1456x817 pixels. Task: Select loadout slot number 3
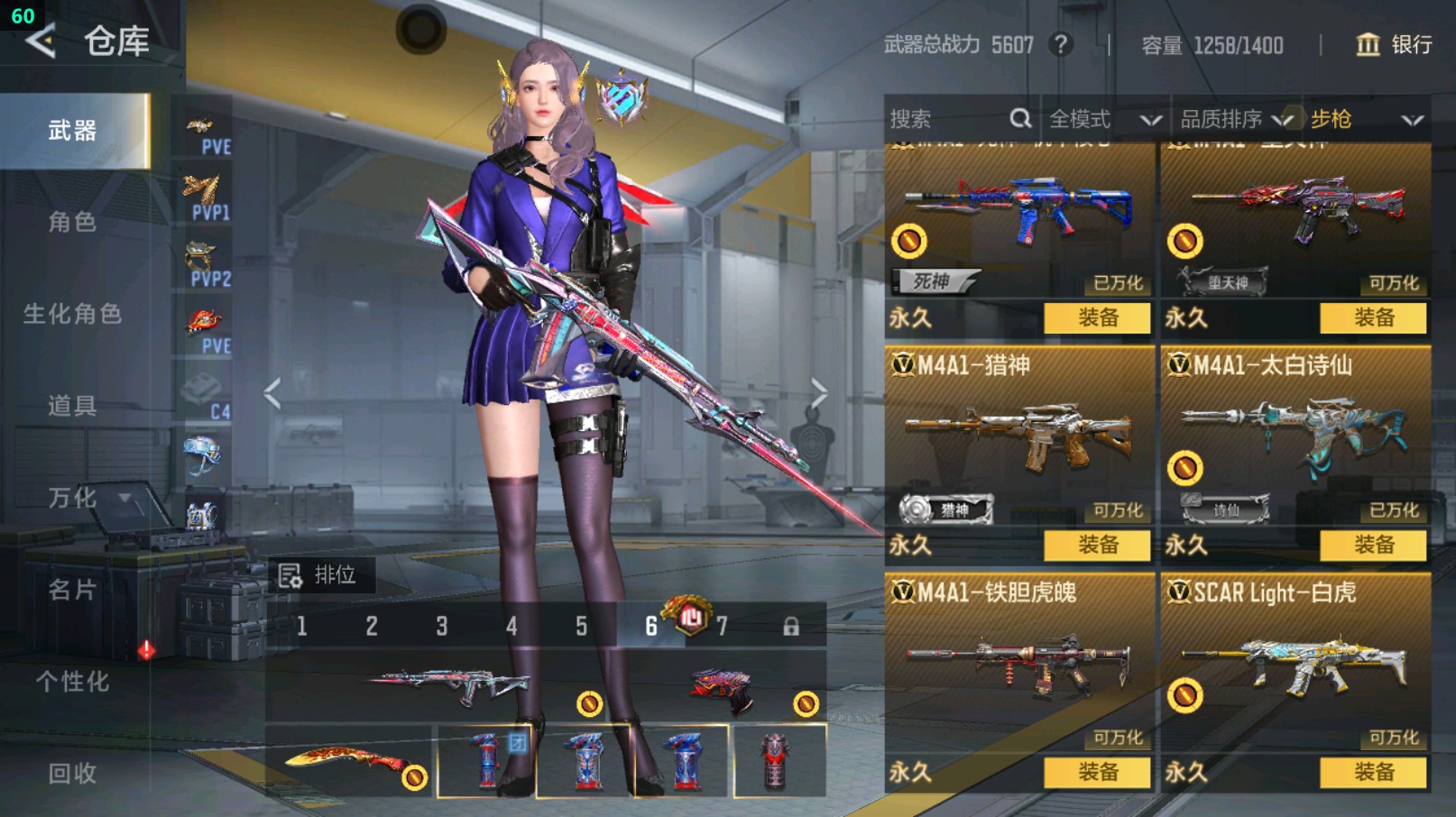(x=441, y=626)
